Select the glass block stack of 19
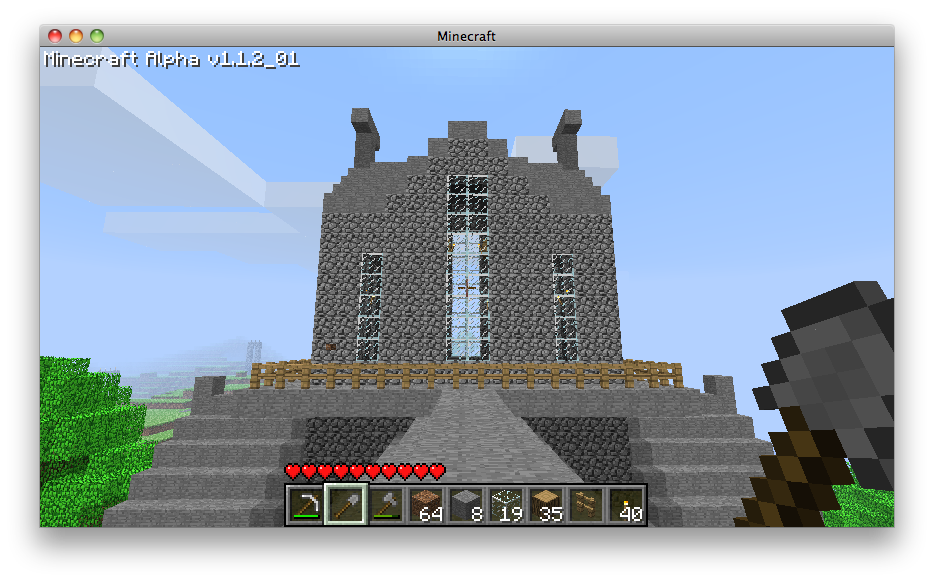The image size is (934, 582). pos(506,505)
